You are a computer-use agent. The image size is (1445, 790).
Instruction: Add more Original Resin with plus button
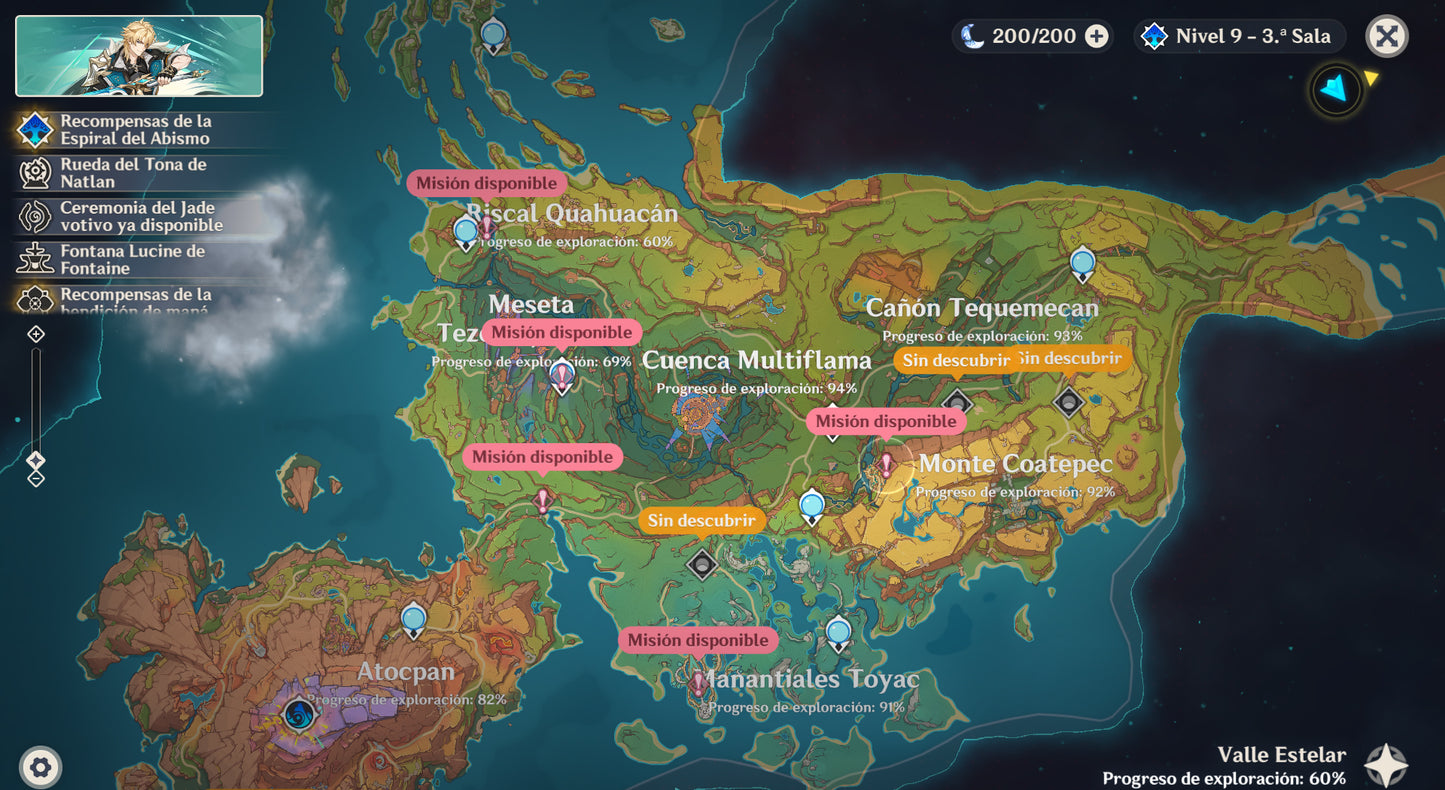point(1097,37)
